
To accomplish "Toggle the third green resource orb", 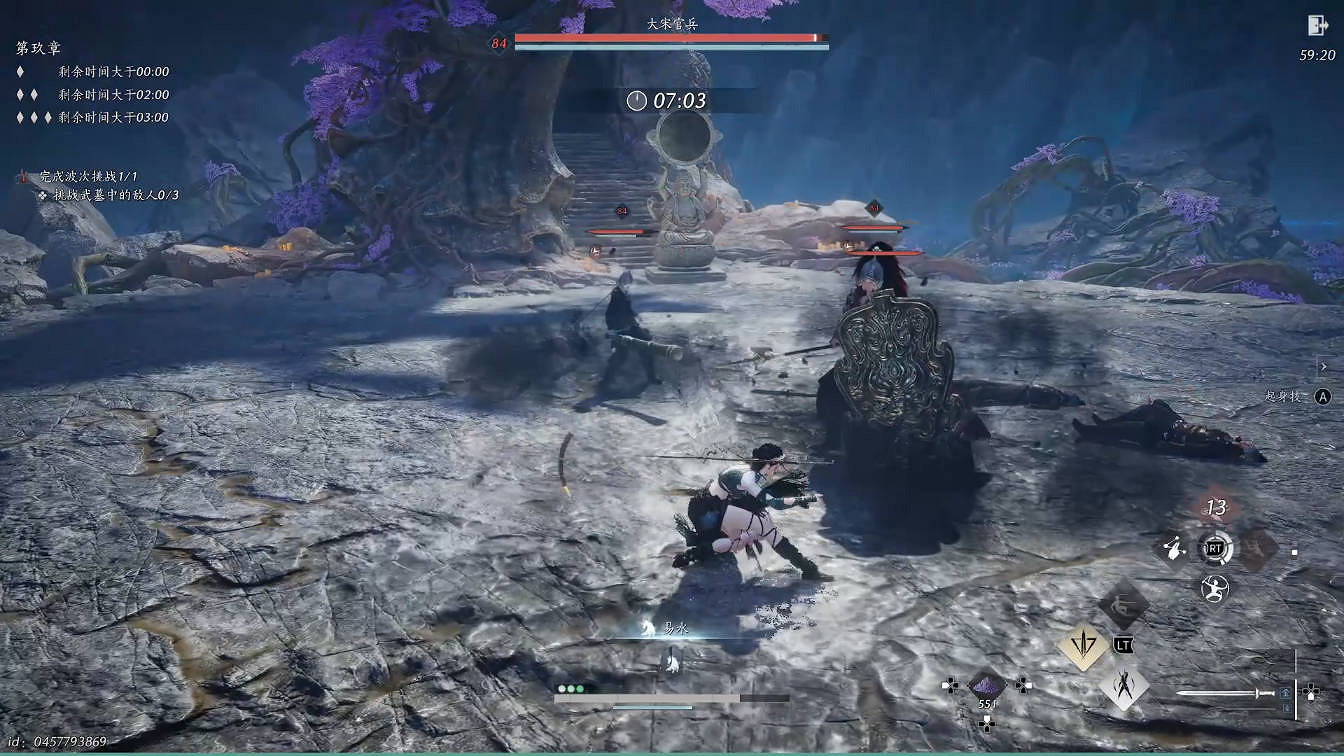I will pyautogui.click(x=580, y=688).
